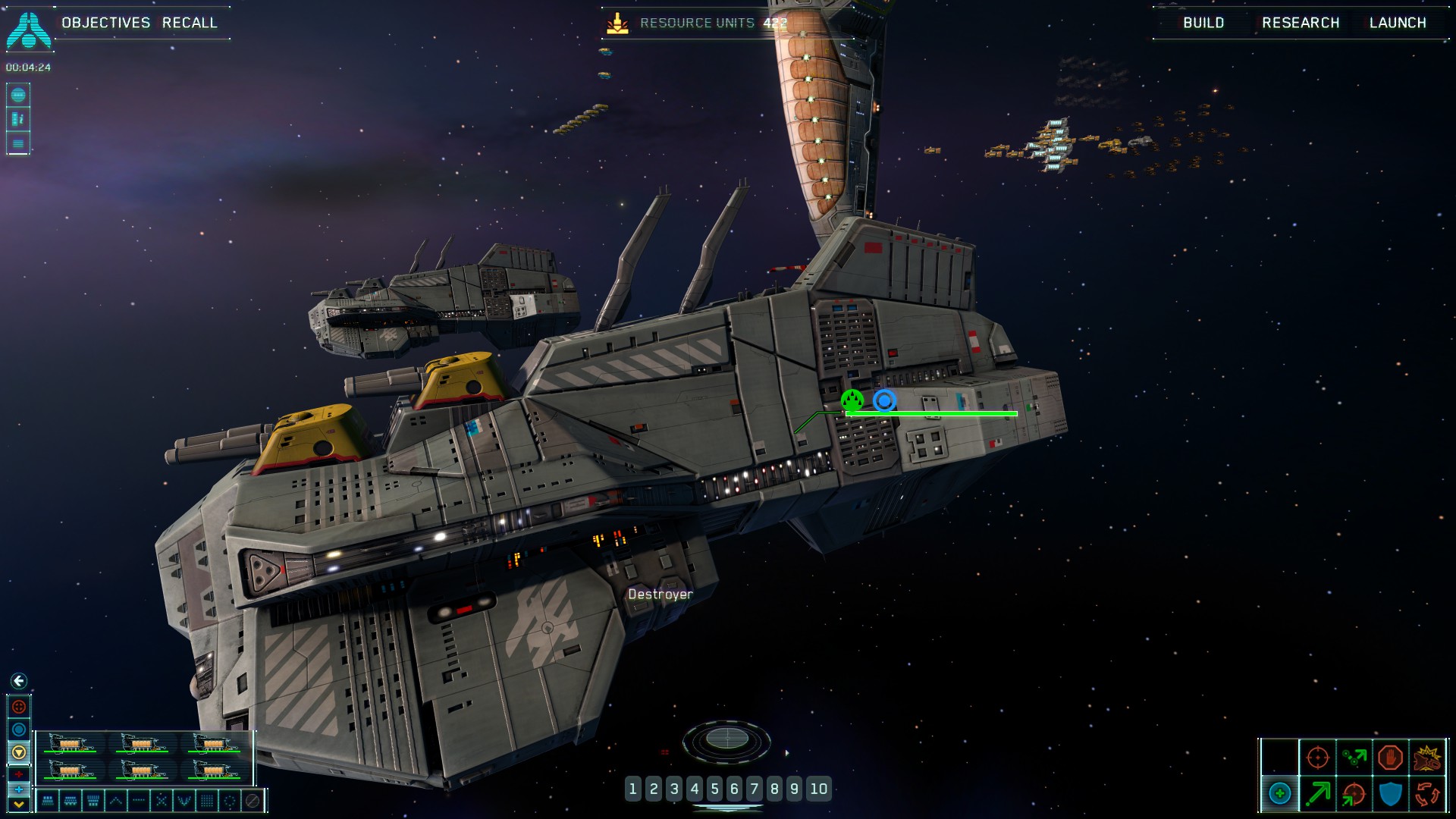Open the Research menu
The image size is (1456, 819).
pos(1301,23)
